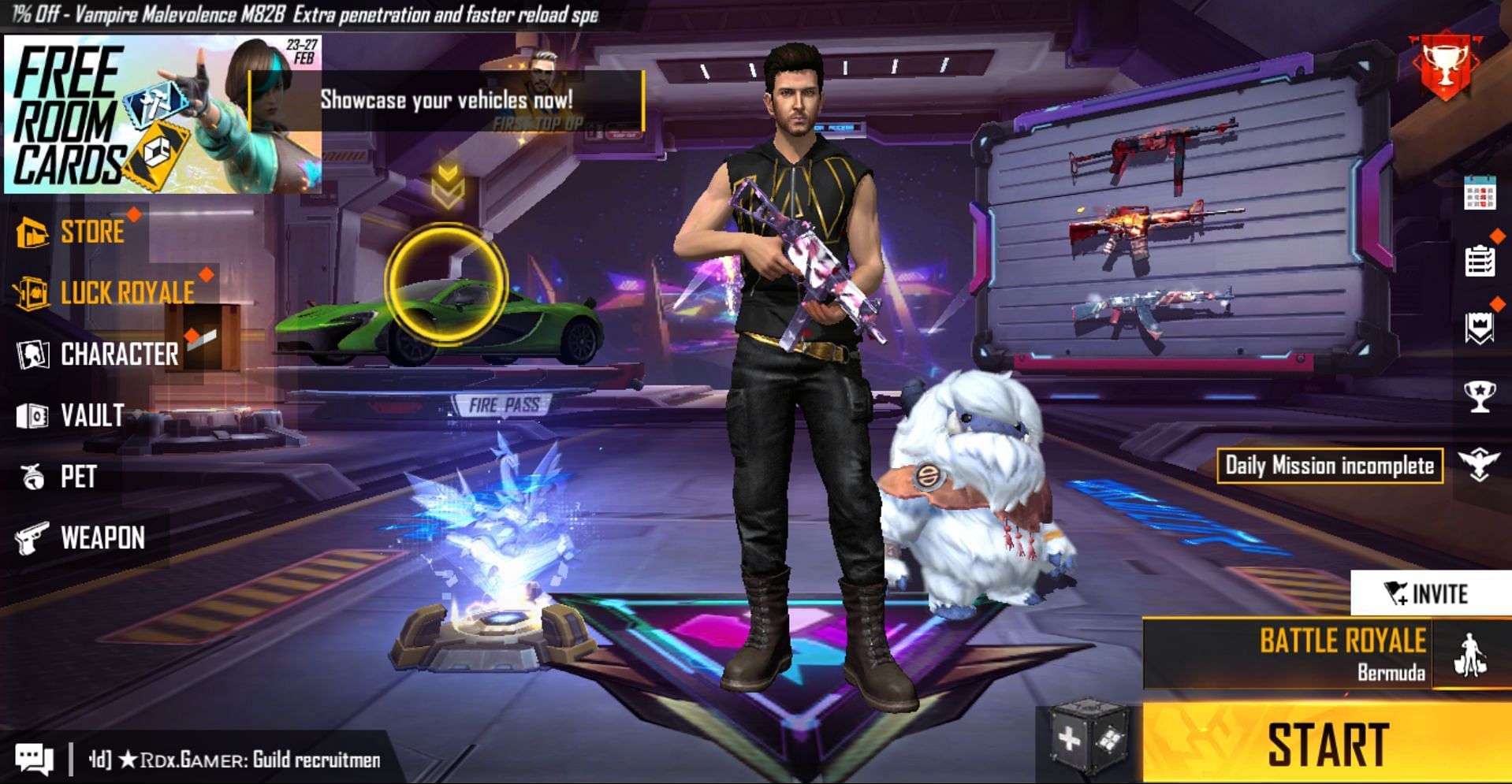Open the calendar events icon
This screenshot has width=1512, height=784.
click(1479, 193)
